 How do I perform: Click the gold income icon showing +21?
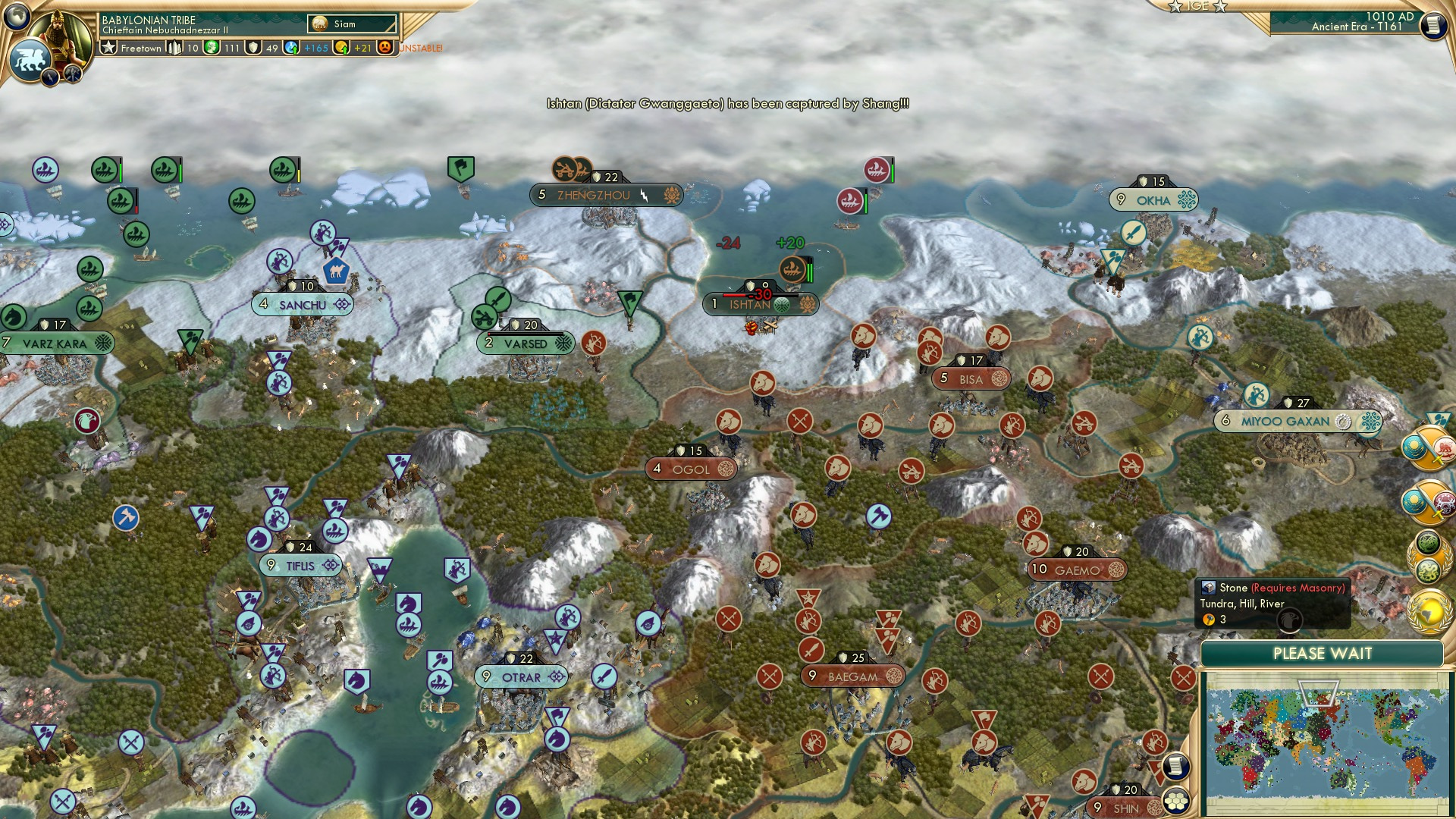[343, 48]
